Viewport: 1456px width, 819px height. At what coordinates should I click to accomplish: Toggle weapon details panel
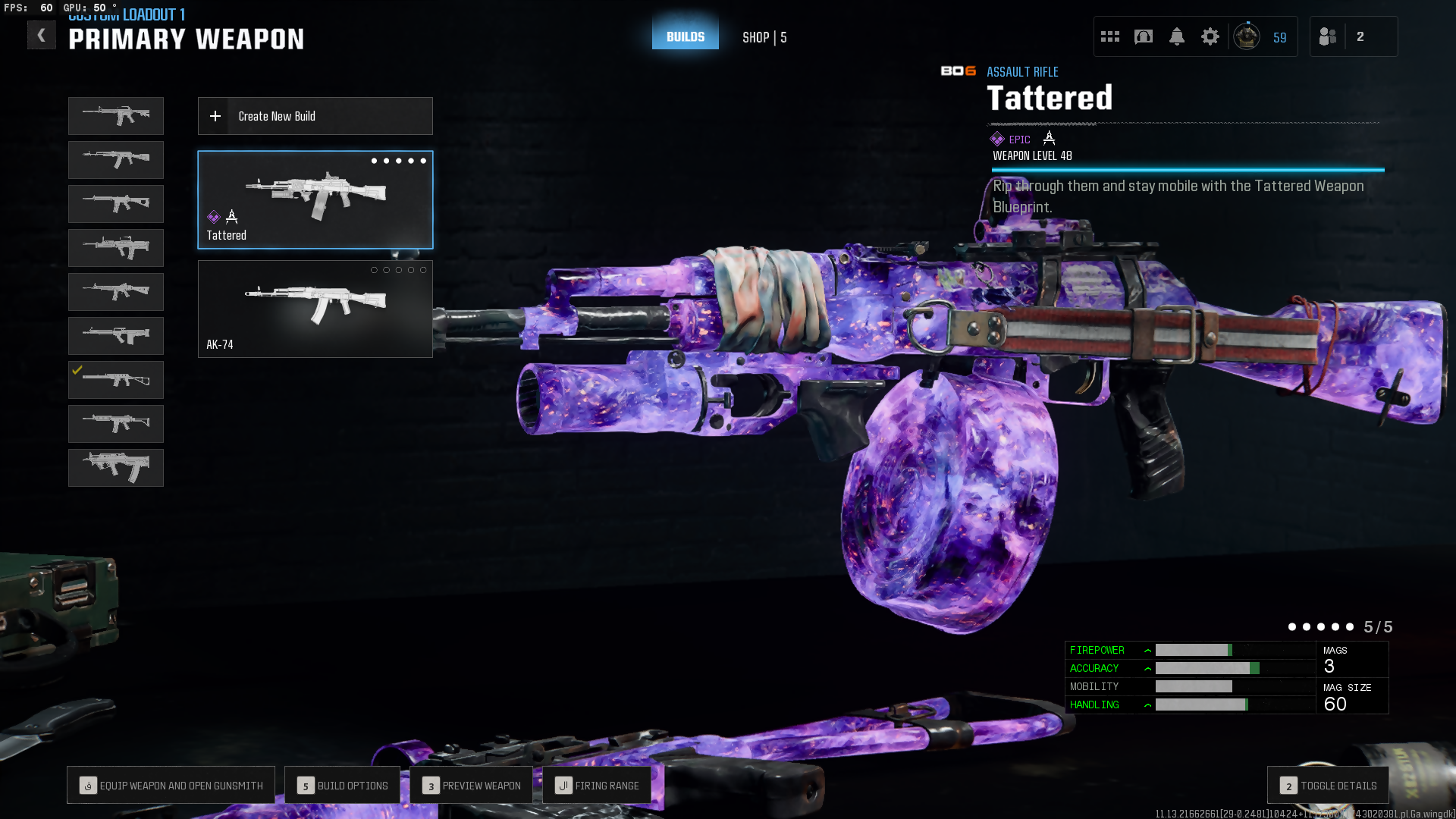coord(1328,786)
